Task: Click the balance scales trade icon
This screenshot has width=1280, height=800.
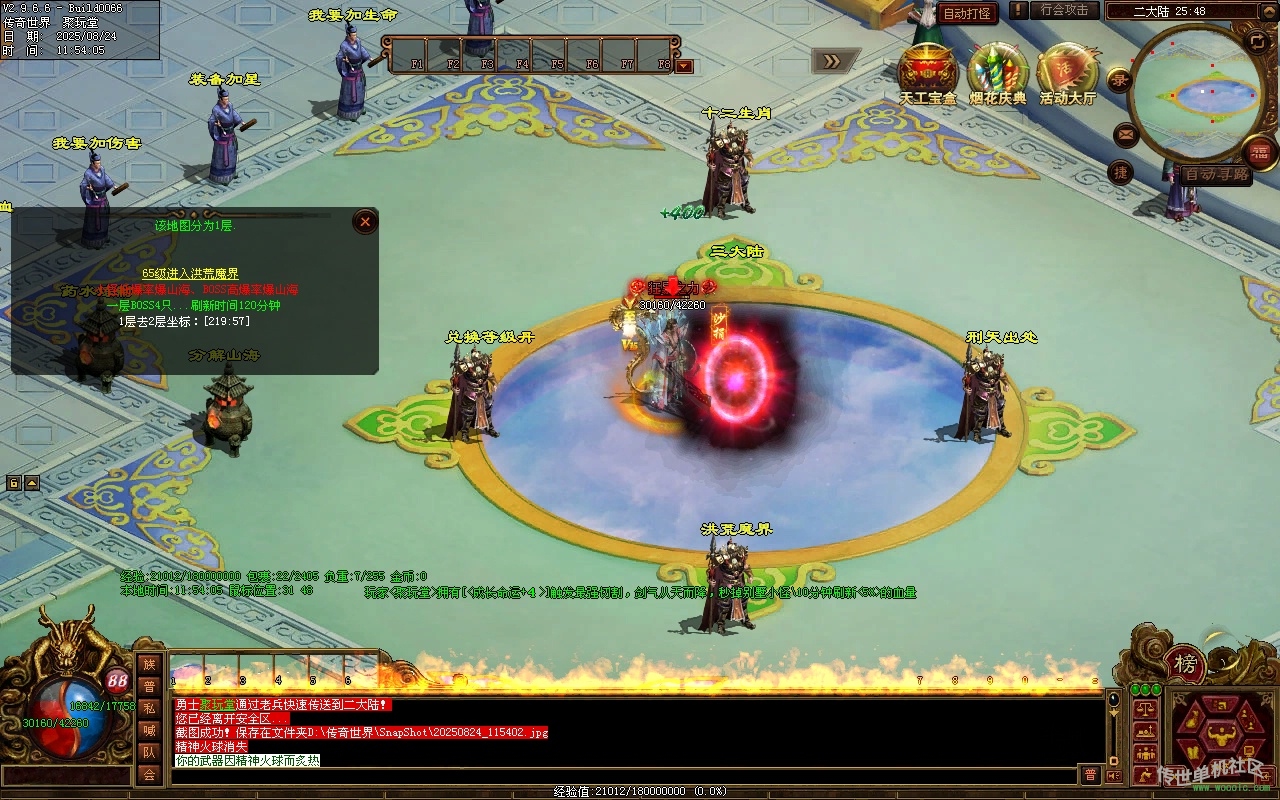Action: point(1145,709)
